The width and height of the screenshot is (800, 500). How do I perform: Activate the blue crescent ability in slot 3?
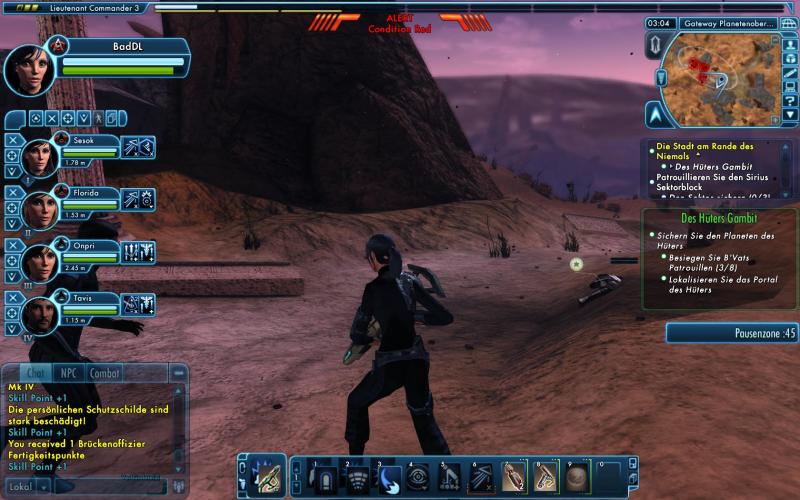tap(391, 477)
